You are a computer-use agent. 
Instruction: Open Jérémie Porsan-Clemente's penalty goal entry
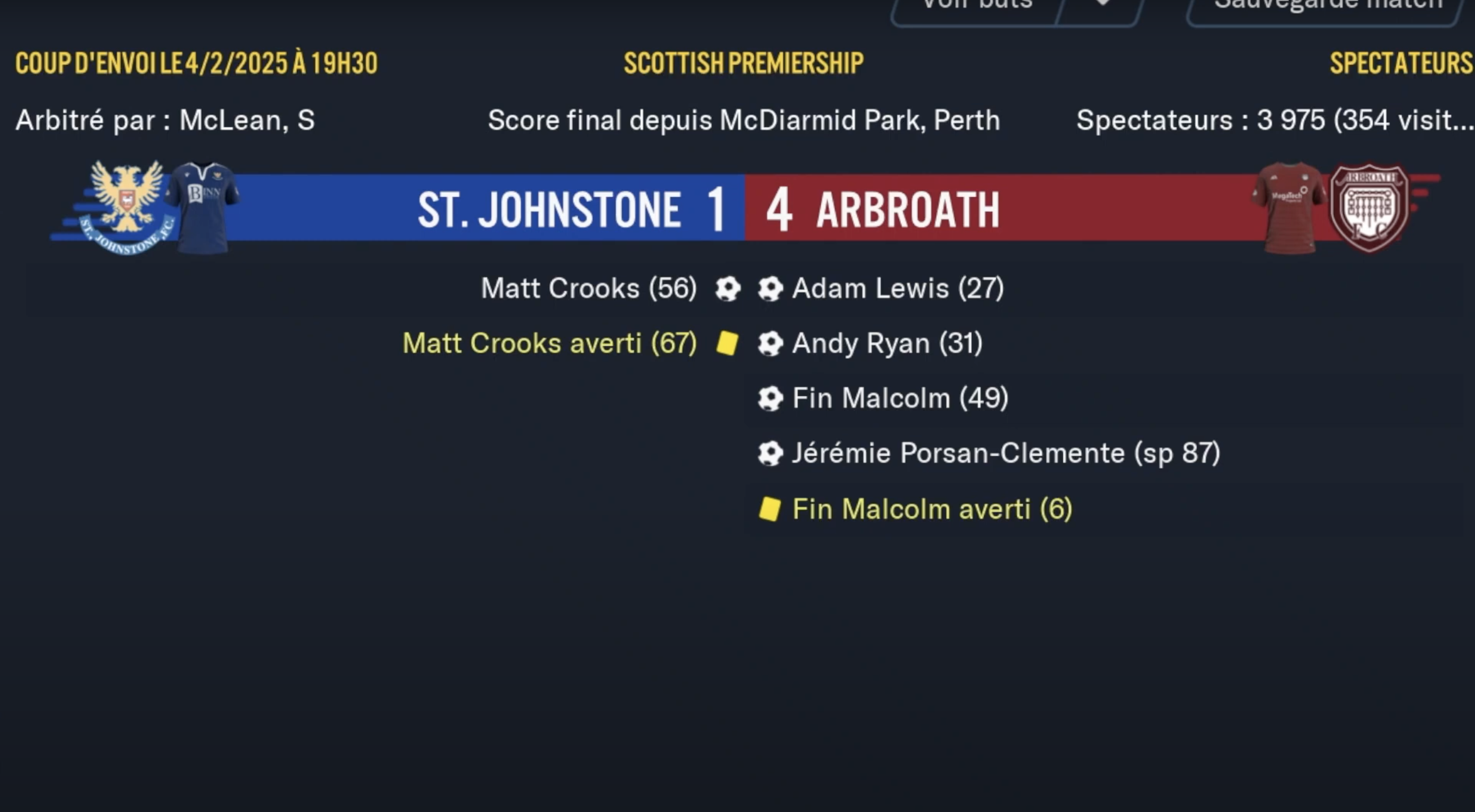1006,453
